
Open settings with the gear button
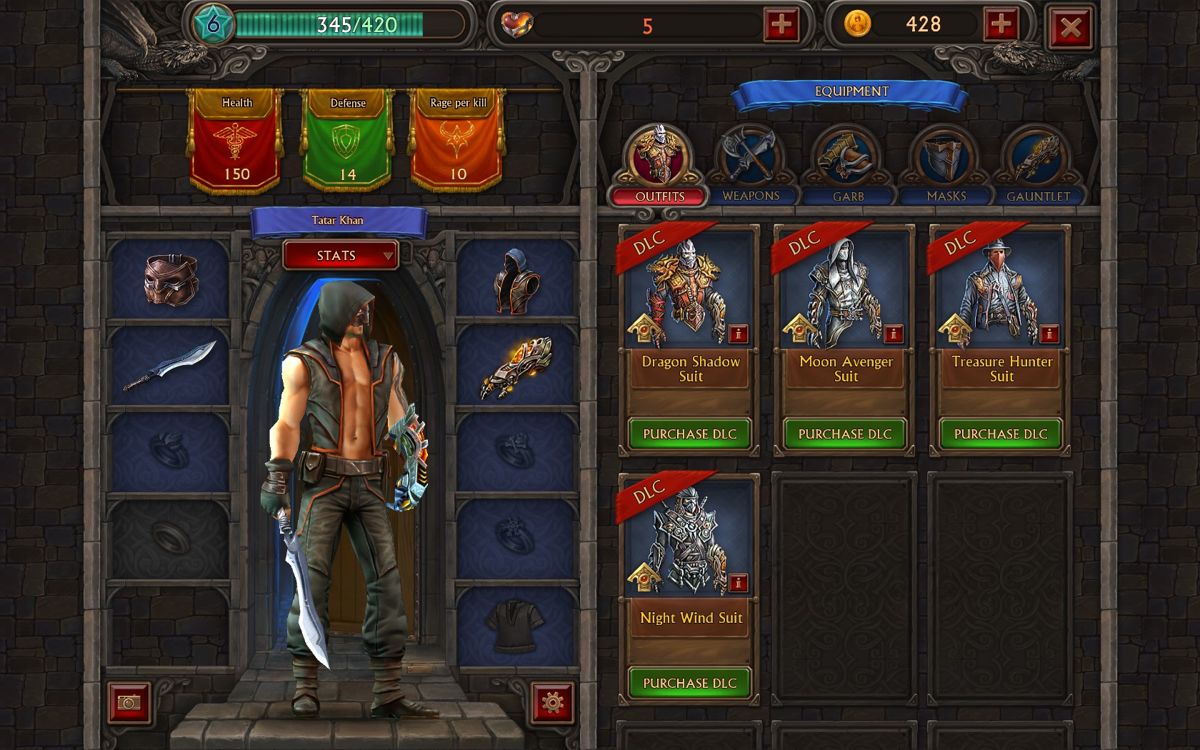pyautogui.click(x=552, y=702)
